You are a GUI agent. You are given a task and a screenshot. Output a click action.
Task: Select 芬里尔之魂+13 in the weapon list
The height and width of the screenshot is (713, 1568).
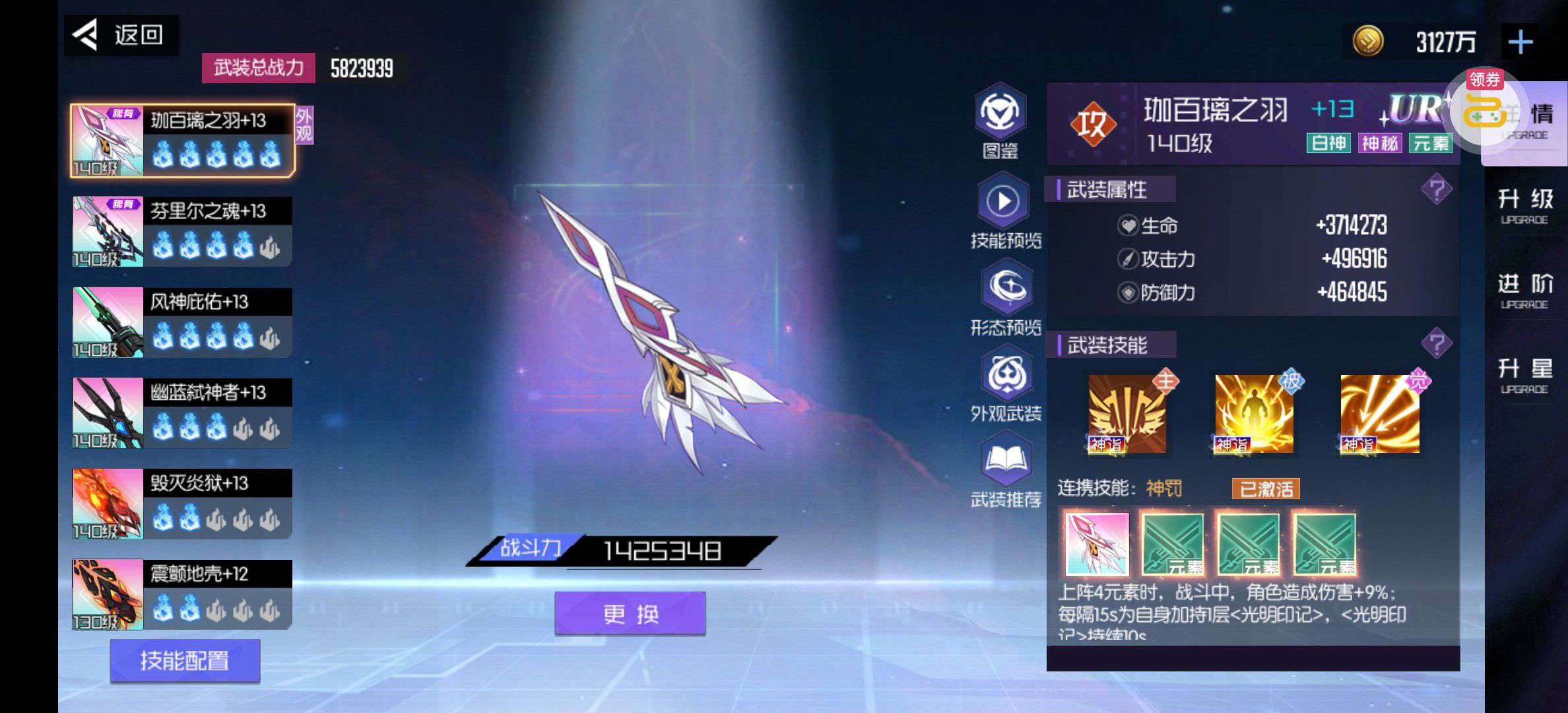pos(181,231)
